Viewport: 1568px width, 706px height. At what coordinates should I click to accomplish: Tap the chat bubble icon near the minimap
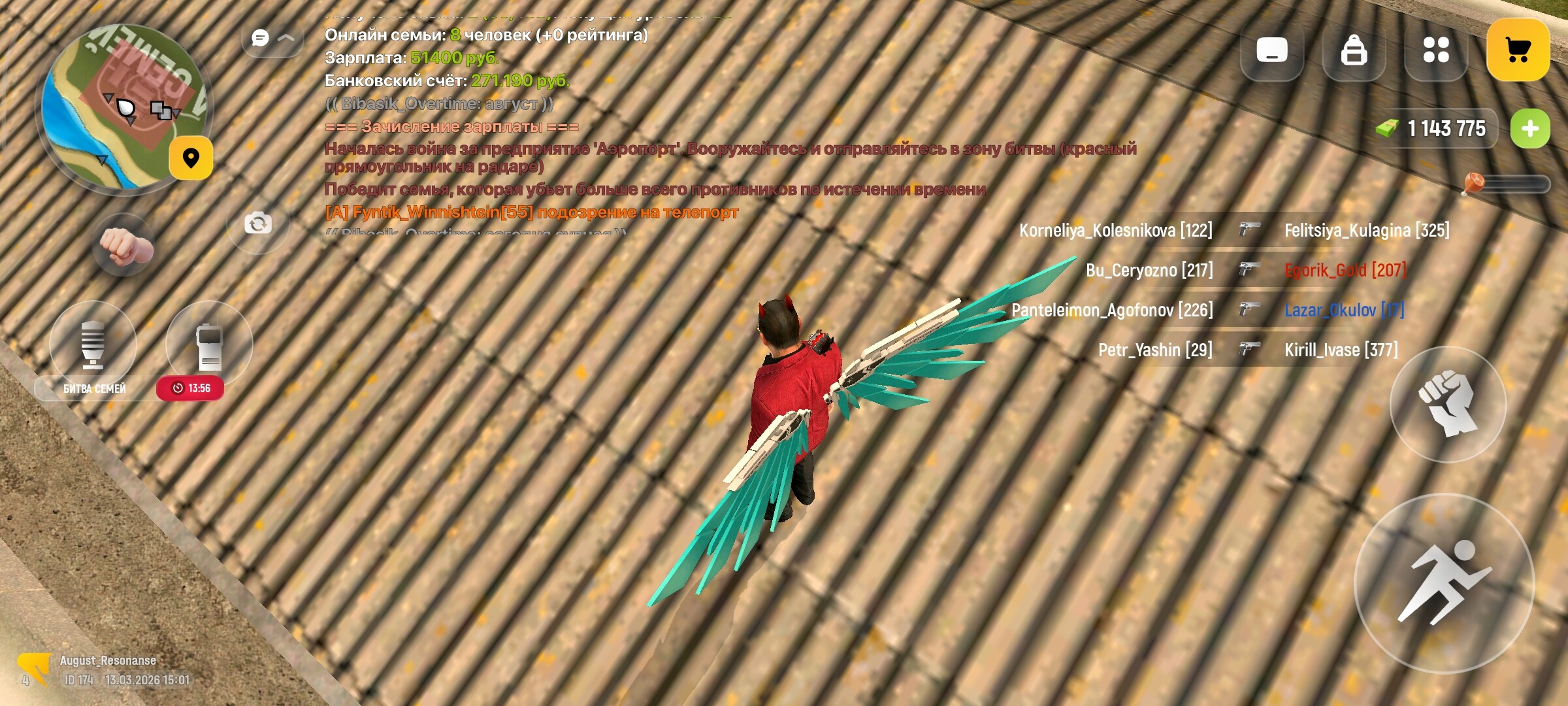[x=260, y=37]
